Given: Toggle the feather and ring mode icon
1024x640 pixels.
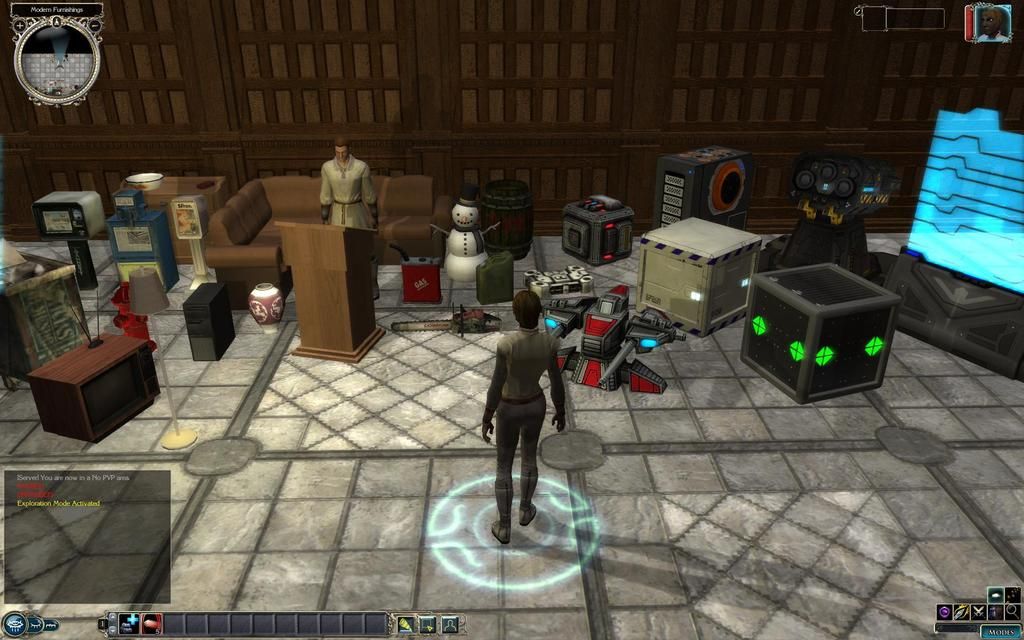Looking at the screenshot, I should [x=961, y=611].
